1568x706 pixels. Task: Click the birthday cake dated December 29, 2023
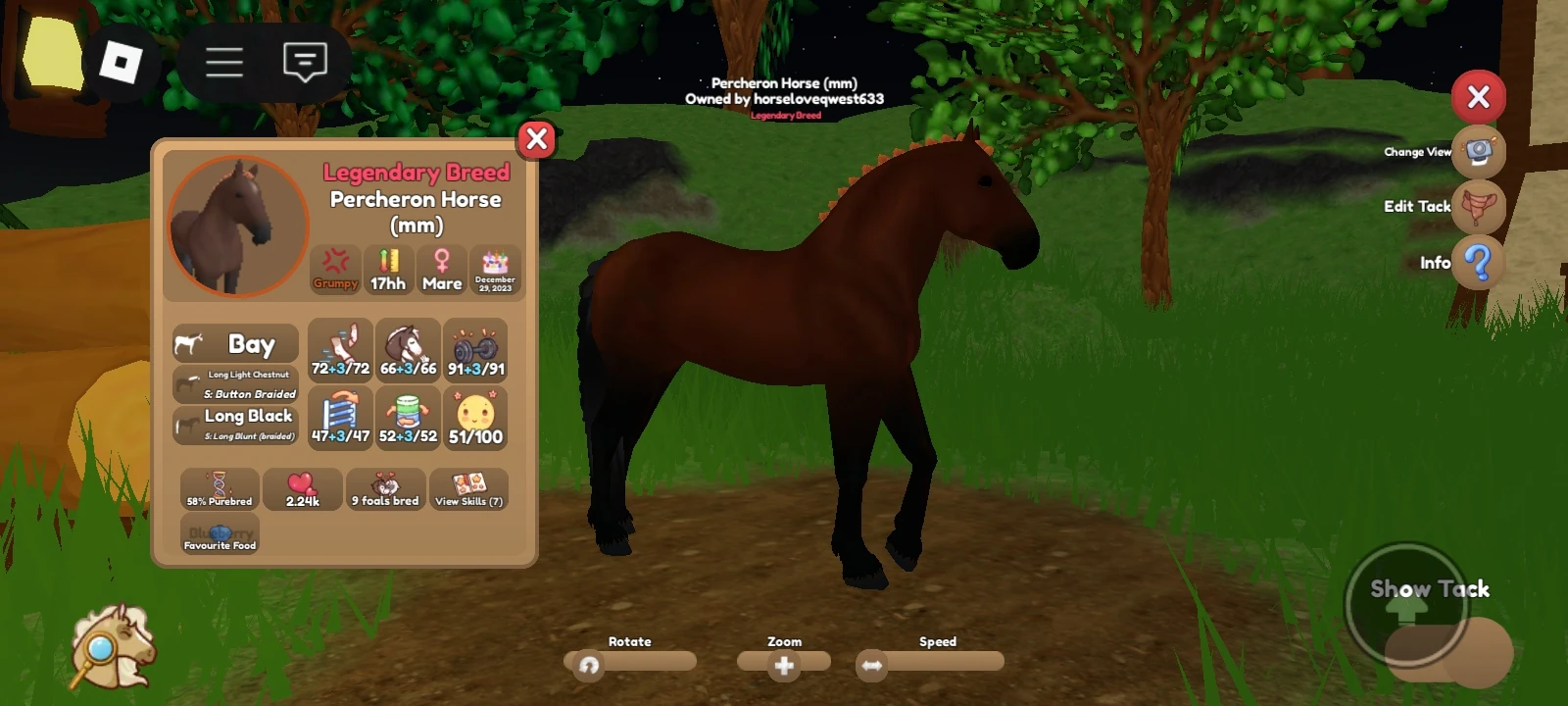click(496, 270)
